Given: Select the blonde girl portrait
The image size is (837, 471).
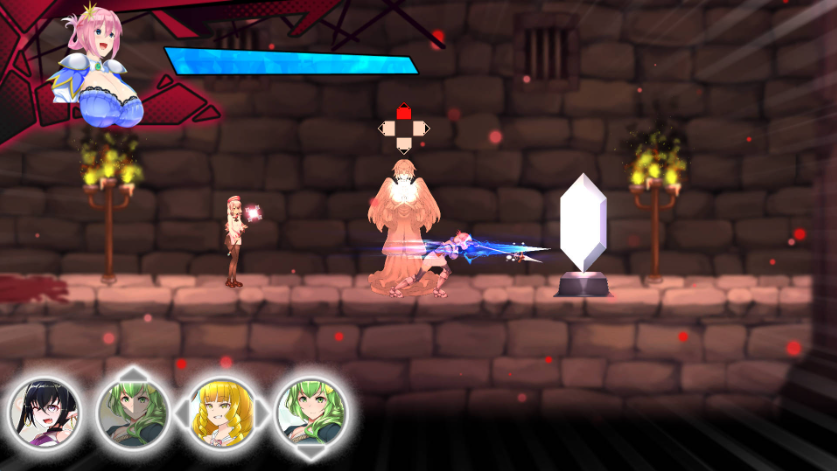Looking at the screenshot, I should point(220,411).
